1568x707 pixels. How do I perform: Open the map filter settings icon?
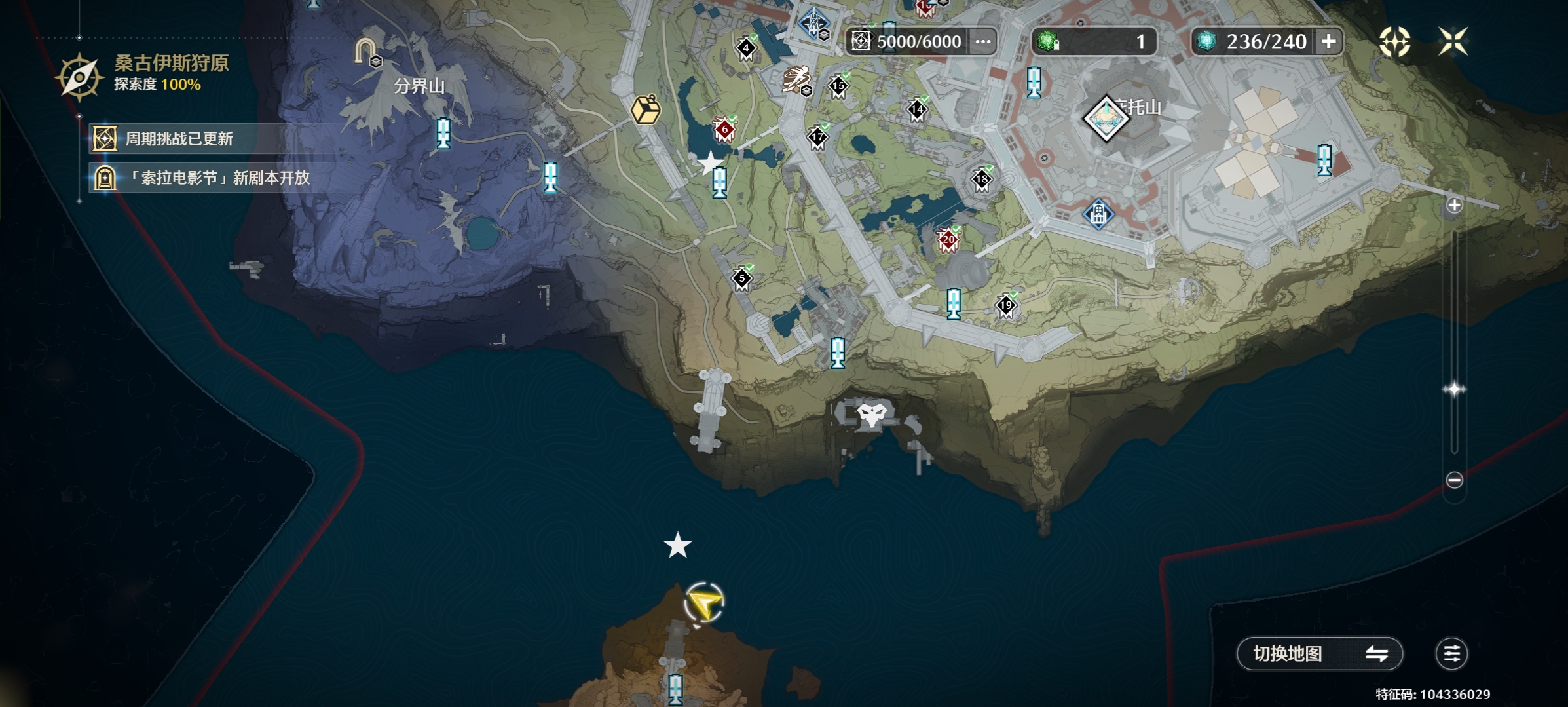pos(1451,653)
